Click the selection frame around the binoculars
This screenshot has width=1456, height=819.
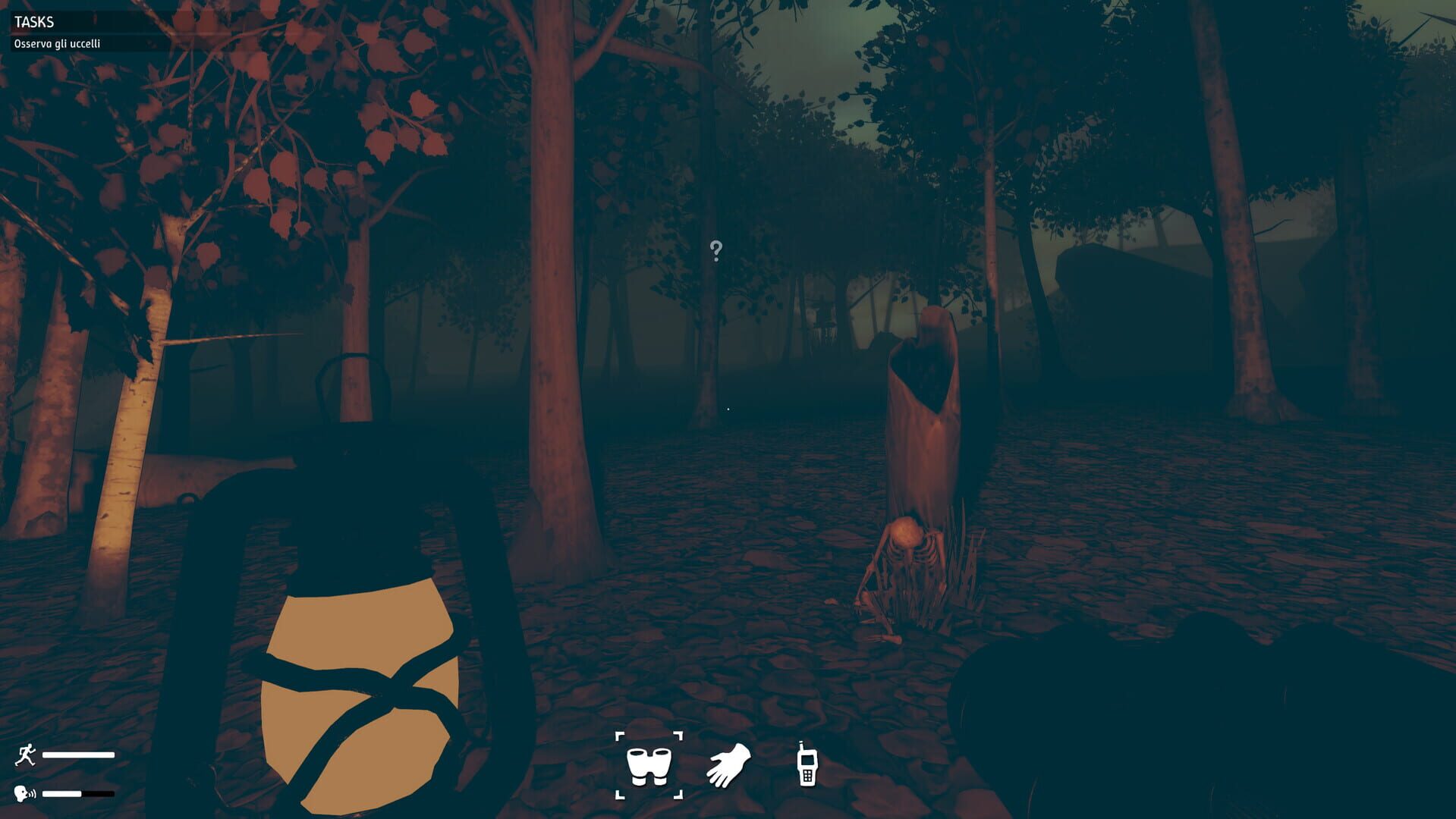621,737
